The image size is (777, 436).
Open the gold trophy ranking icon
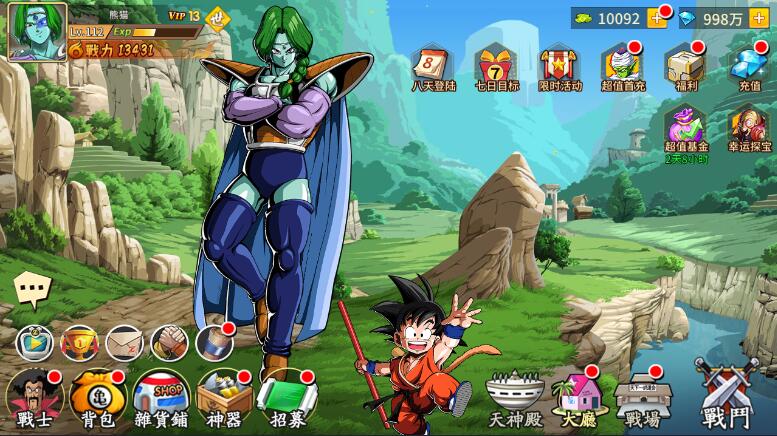click(x=80, y=343)
